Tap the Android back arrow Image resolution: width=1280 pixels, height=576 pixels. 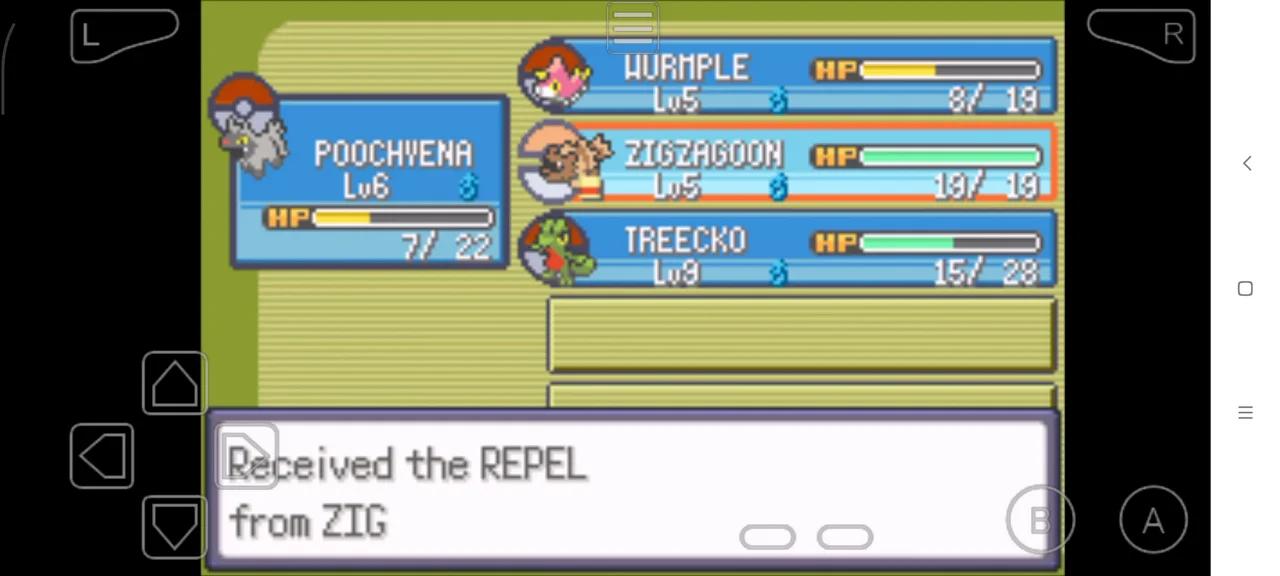click(1246, 163)
